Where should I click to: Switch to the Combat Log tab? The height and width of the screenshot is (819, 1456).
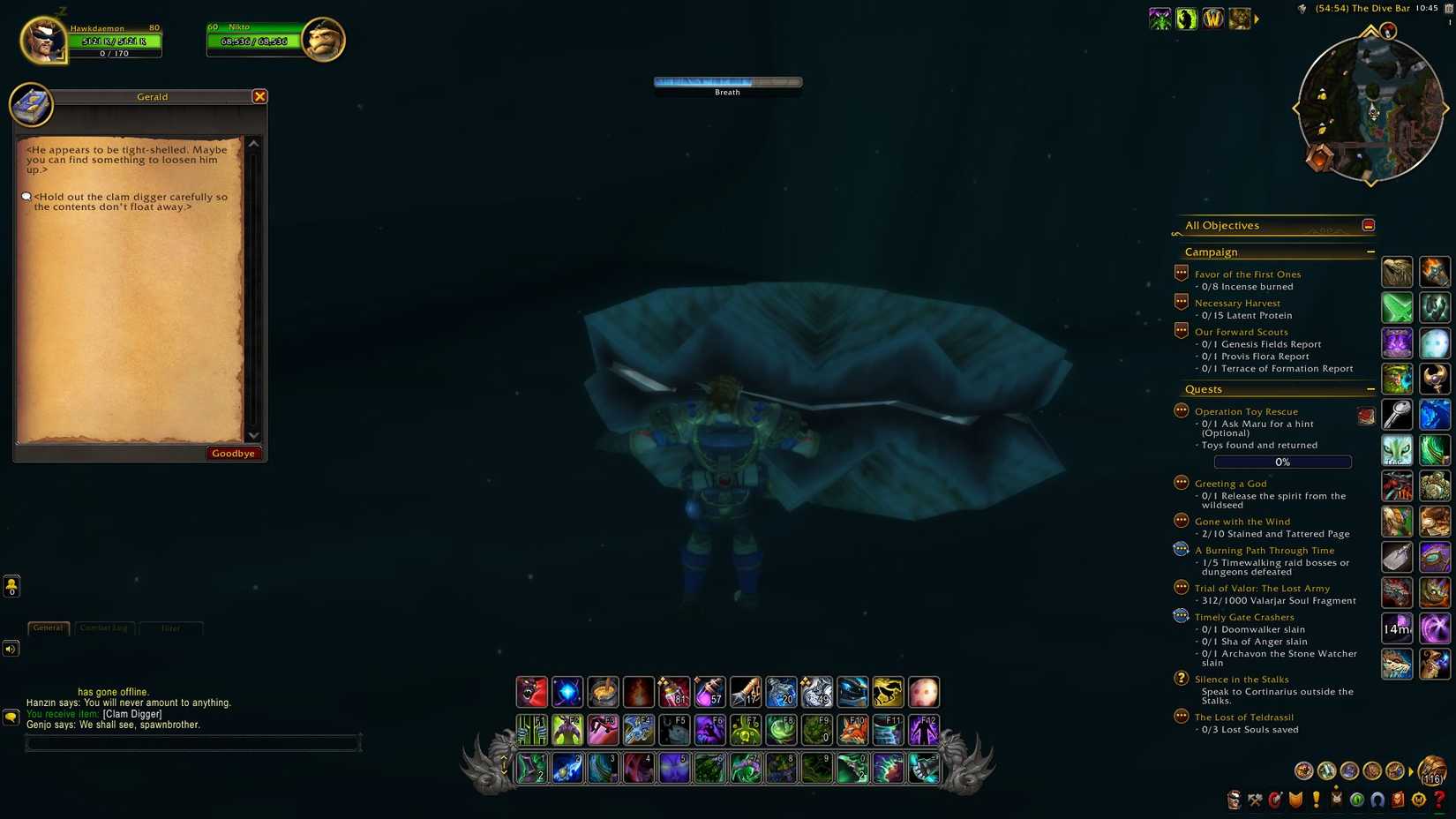pyautogui.click(x=103, y=627)
